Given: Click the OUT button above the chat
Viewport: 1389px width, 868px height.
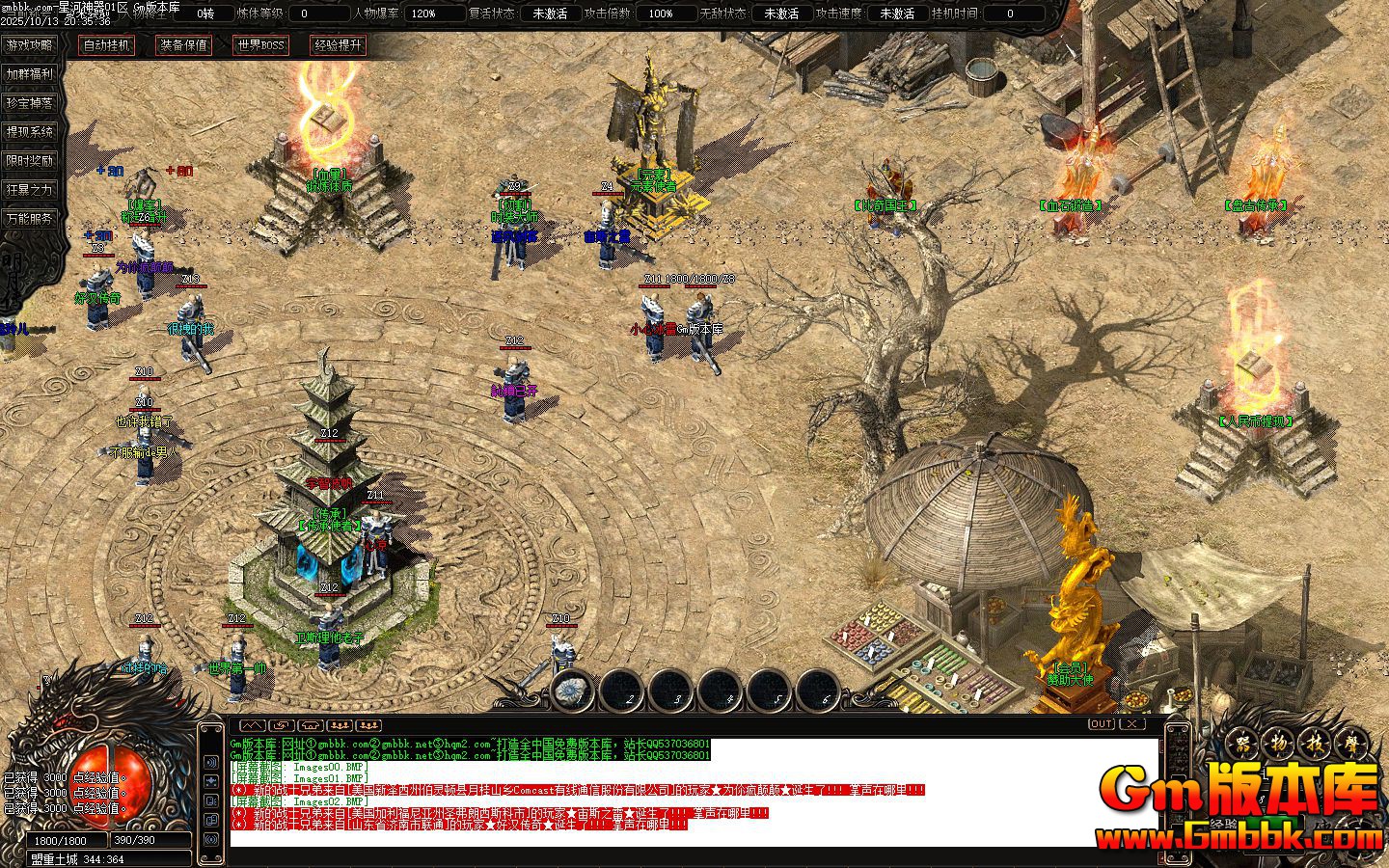Looking at the screenshot, I should pos(1101,723).
